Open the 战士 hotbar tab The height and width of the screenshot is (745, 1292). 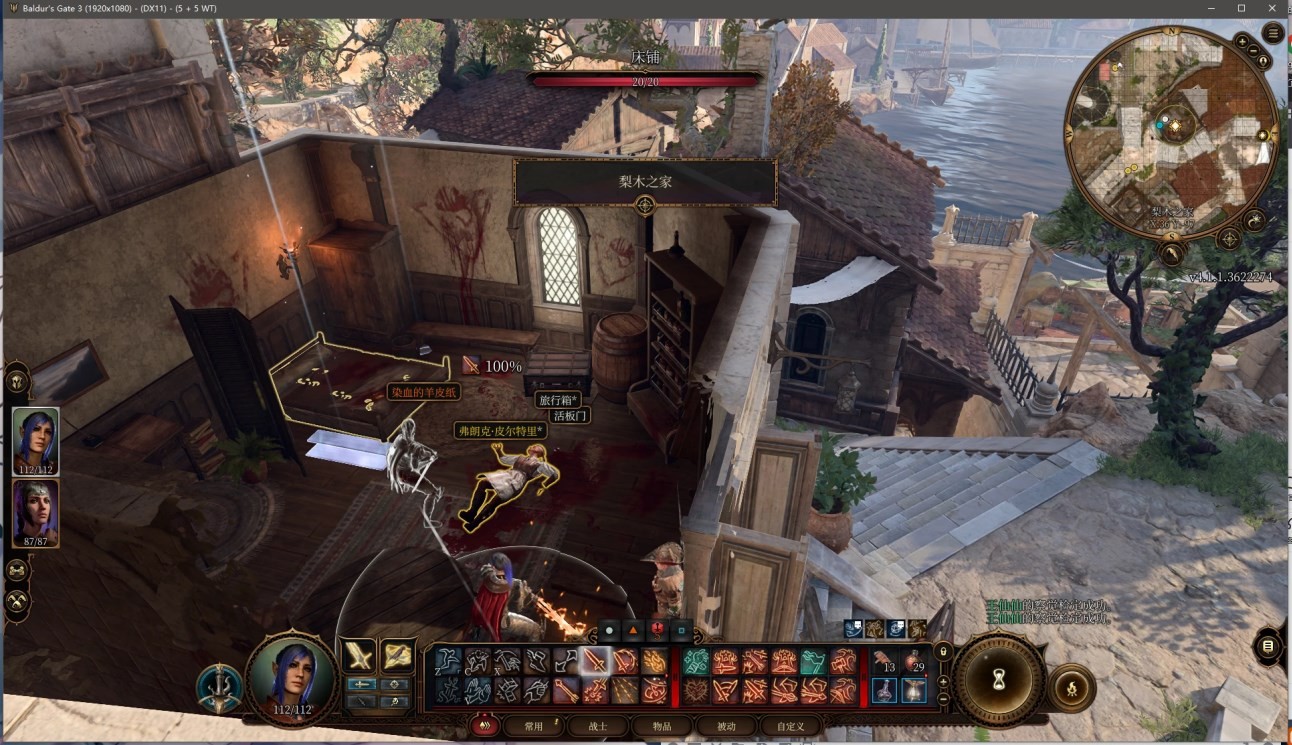[597, 726]
